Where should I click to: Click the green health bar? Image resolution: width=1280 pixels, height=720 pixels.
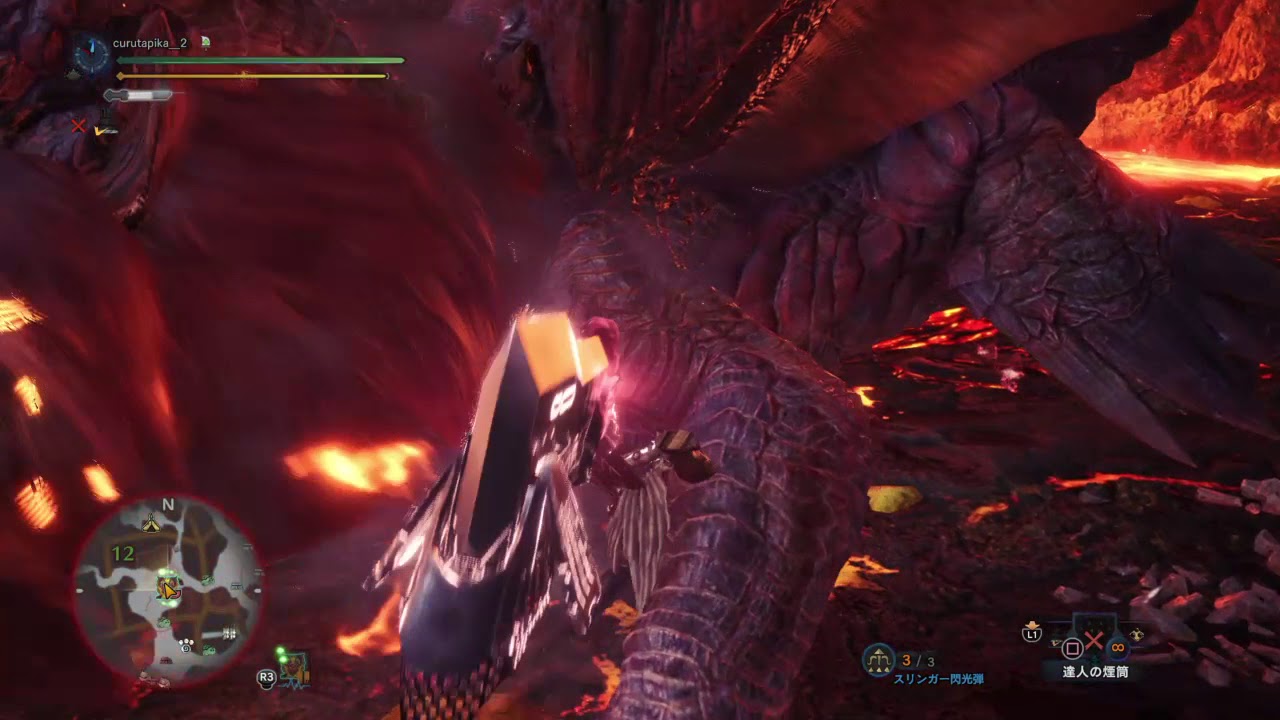pyautogui.click(x=260, y=60)
